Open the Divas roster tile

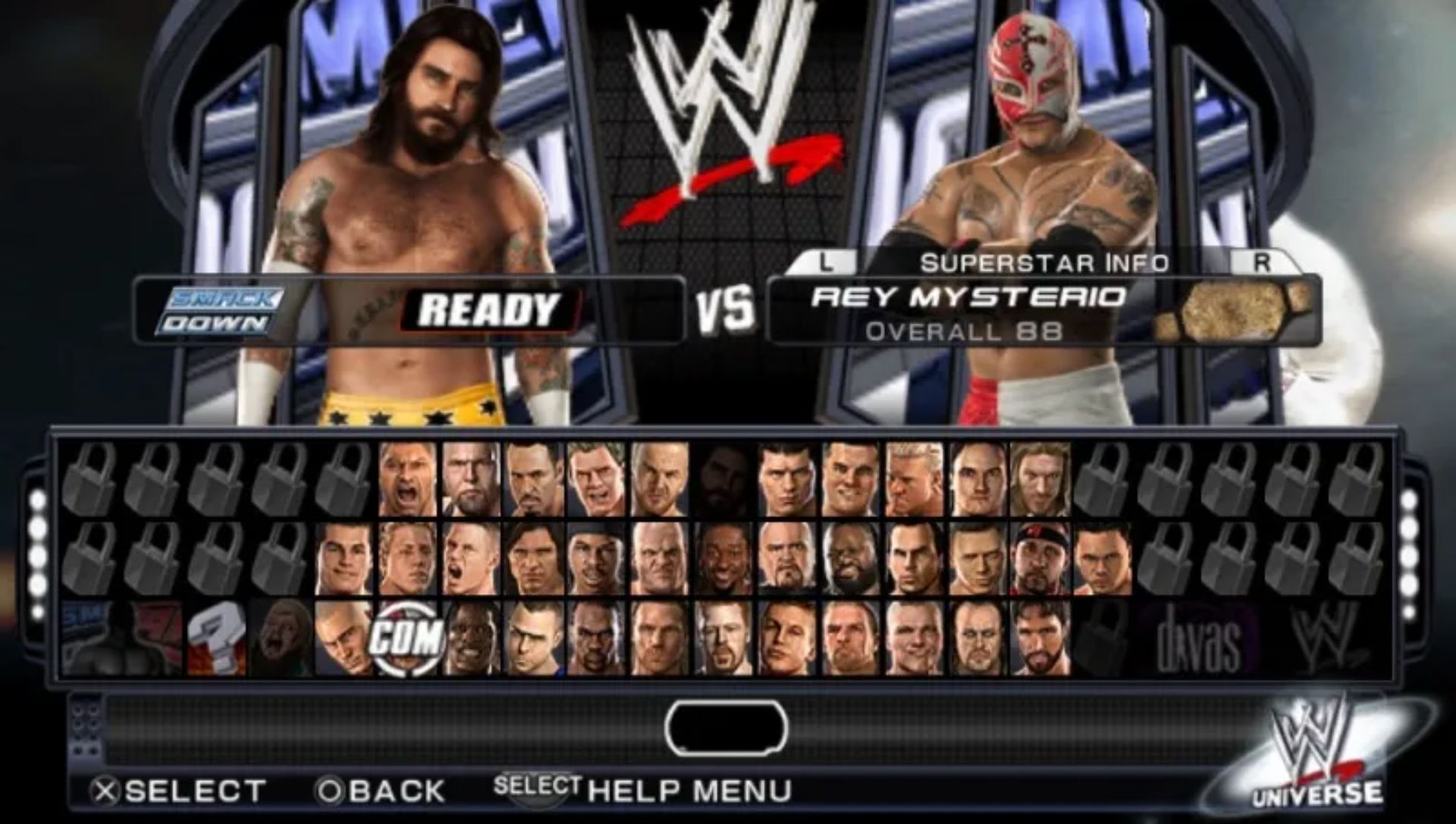[x=1198, y=638]
